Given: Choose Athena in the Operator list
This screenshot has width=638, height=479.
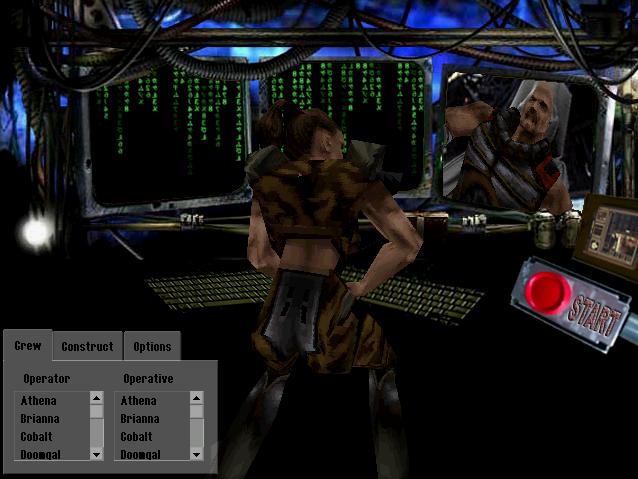Looking at the screenshot, I should click(x=39, y=401).
